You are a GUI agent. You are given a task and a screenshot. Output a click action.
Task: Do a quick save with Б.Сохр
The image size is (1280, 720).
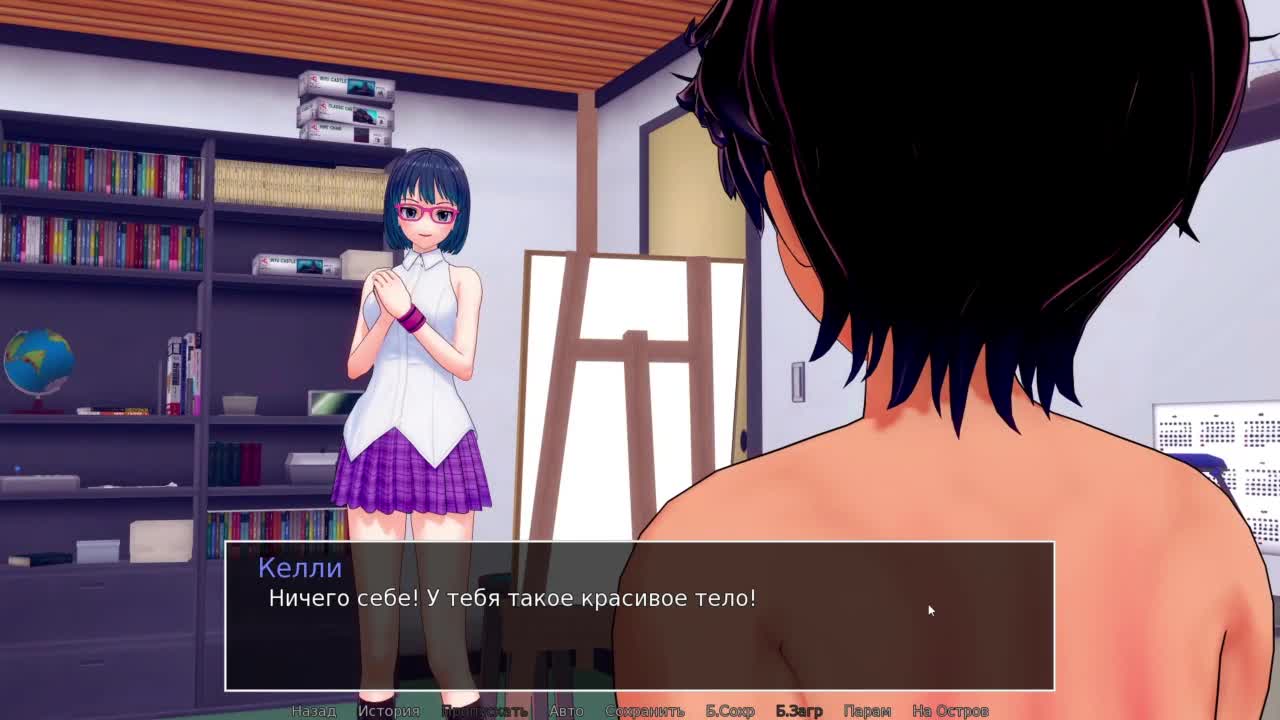(x=730, y=710)
